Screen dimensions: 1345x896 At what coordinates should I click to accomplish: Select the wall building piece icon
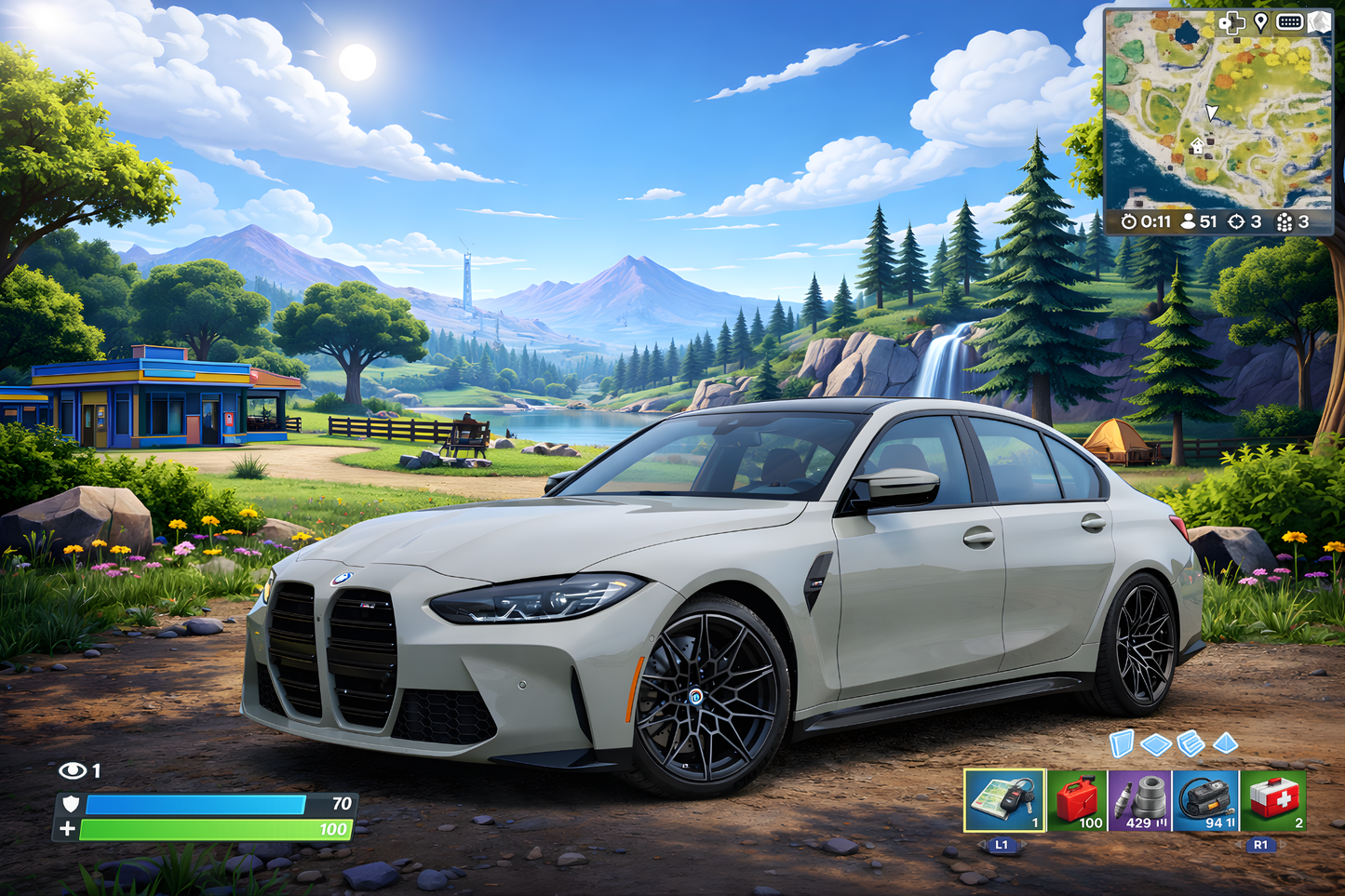tap(1122, 742)
